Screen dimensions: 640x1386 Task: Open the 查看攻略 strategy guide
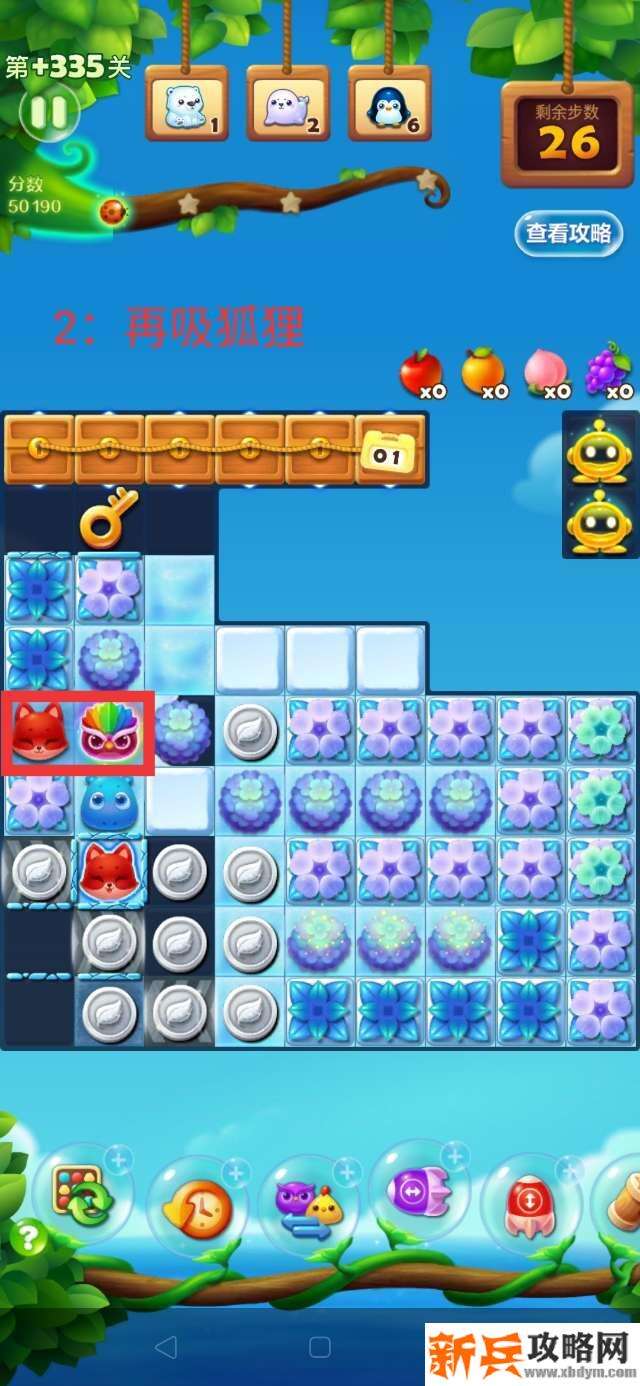point(568,234)
